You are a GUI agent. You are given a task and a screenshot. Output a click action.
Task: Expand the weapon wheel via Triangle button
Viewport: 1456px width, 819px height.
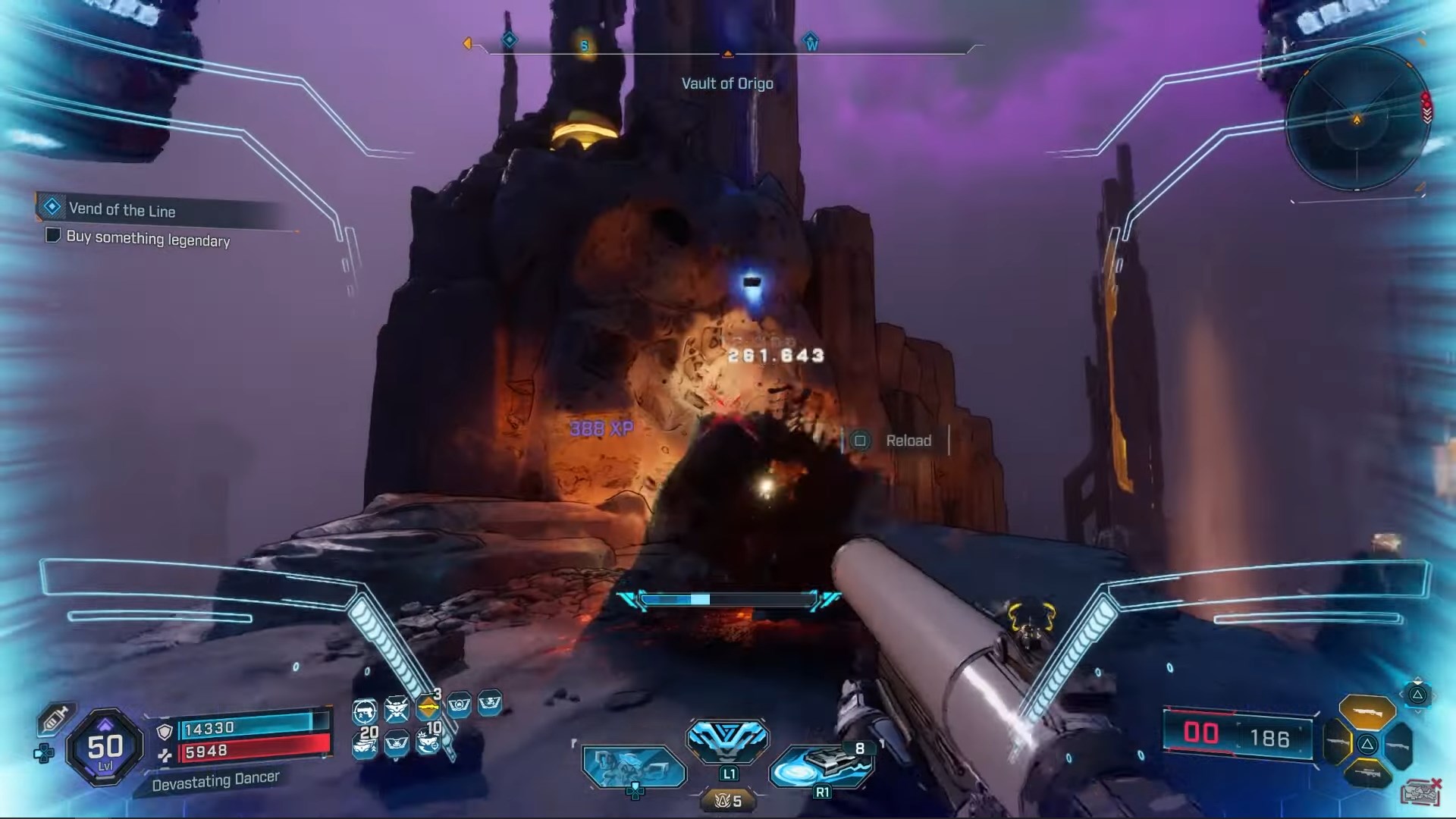coord(1367,745)
